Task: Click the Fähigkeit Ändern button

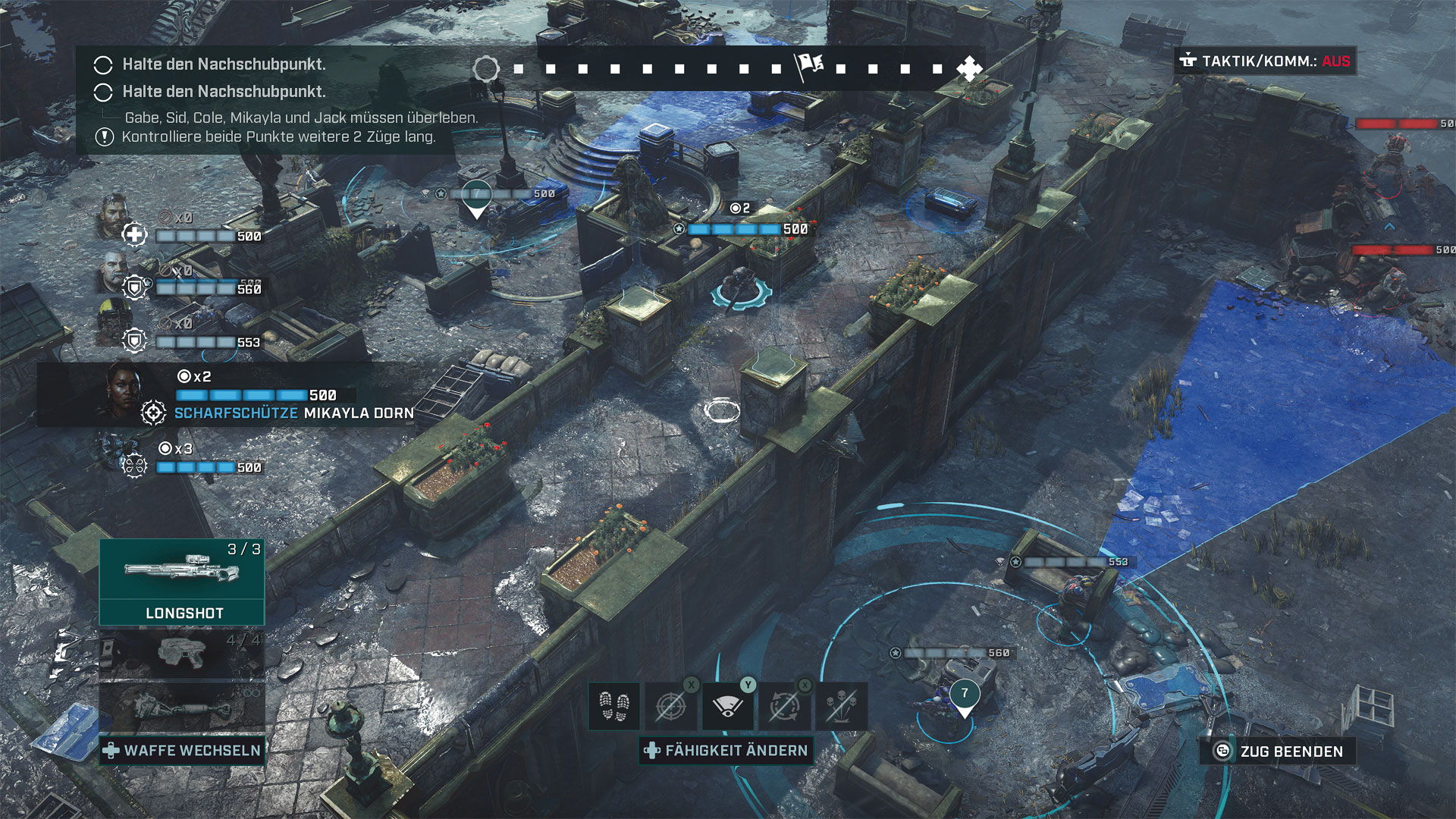Action: coord(726,751)
